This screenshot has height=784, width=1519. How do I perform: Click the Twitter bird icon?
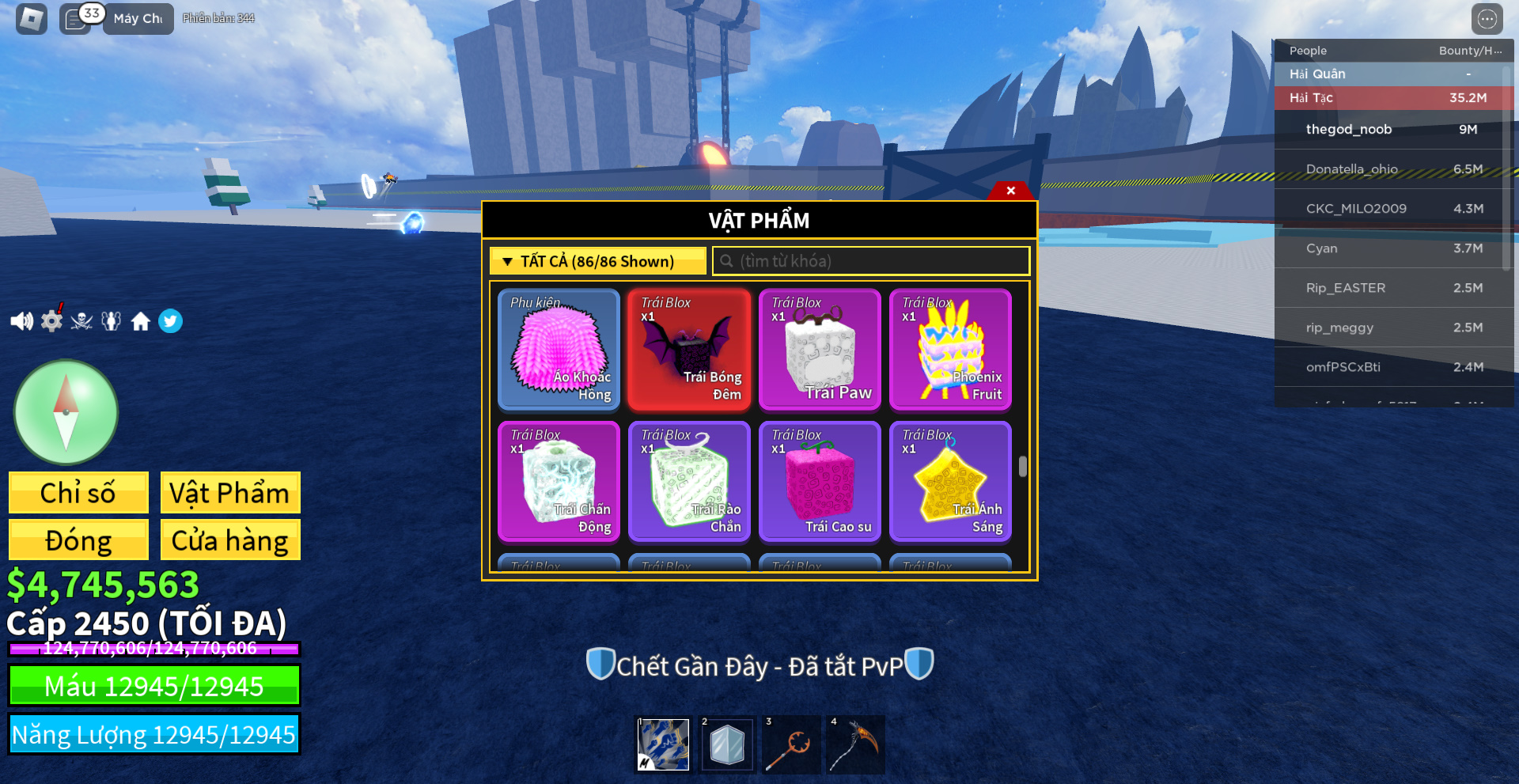[170, 321]
